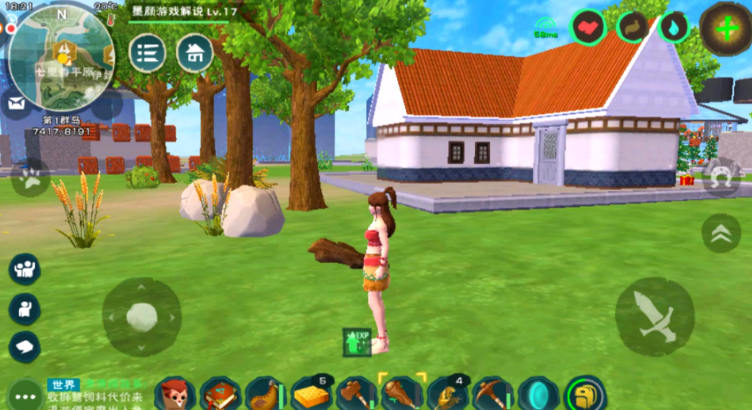Open the envelope mail icon
Viewport: 752px width, 410px height.
[16, 103]
